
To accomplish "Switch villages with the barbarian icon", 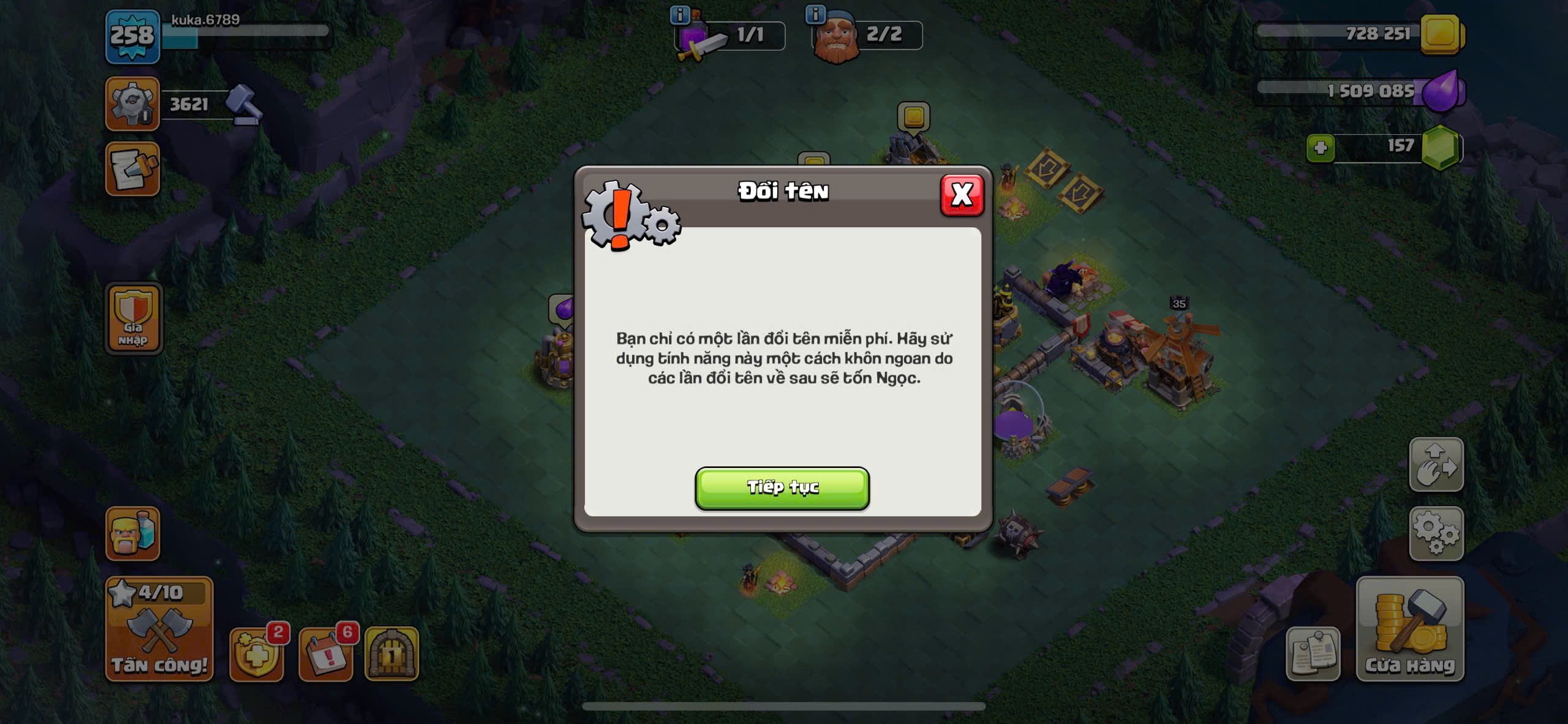I will (132, 534).
